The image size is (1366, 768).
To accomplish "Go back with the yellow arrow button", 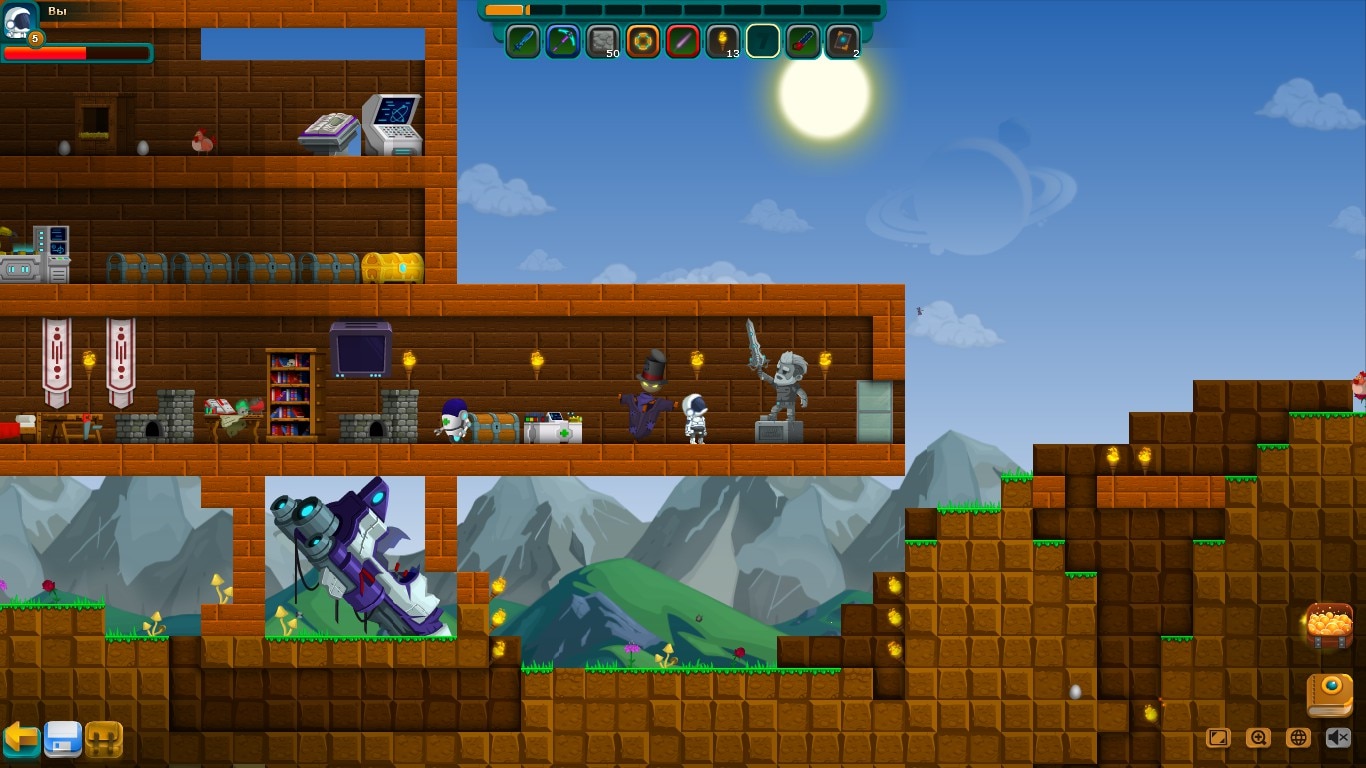I will pyautogui.click(x=21, y=739).
